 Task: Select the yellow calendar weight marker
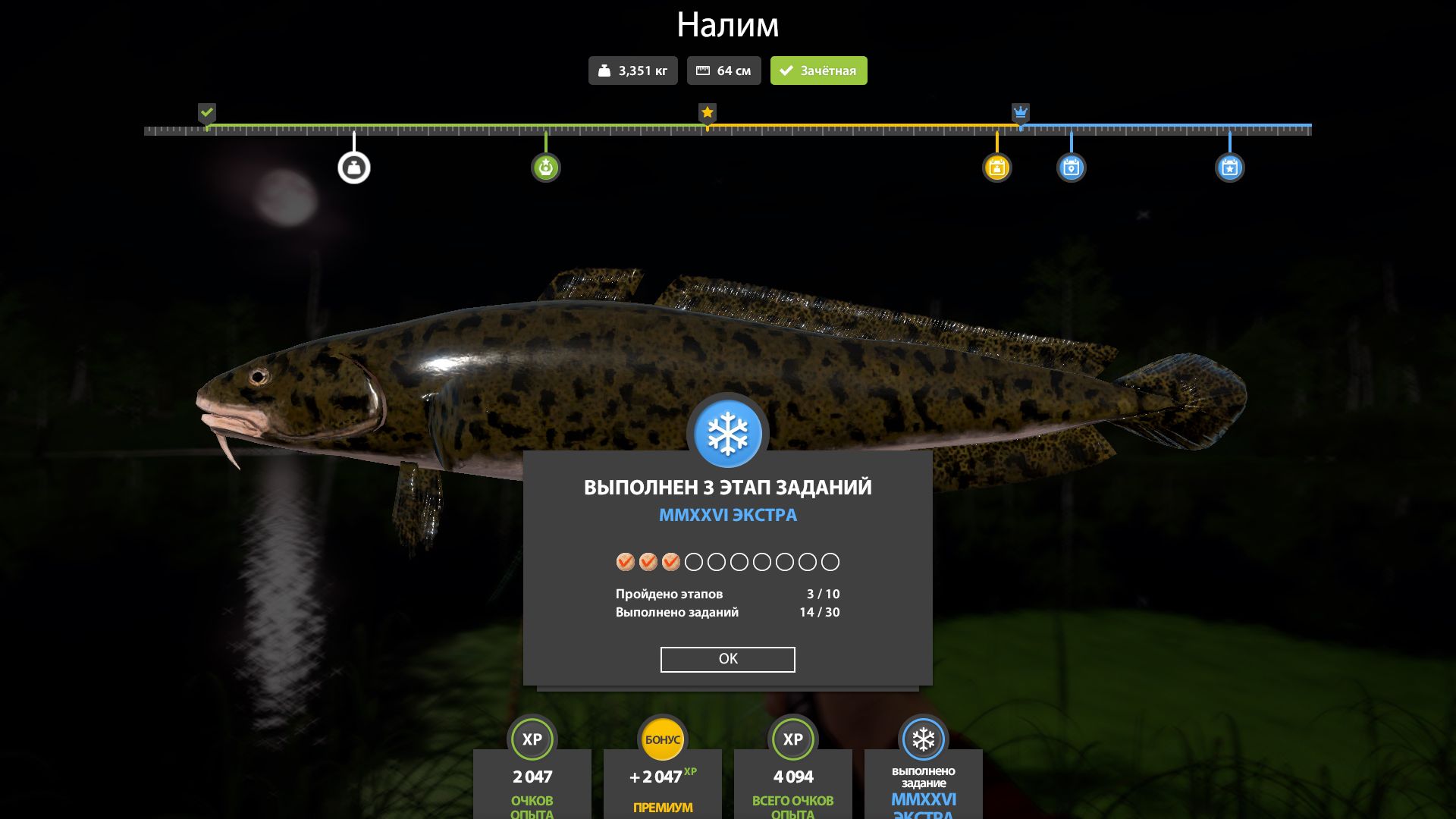point(996,168)
